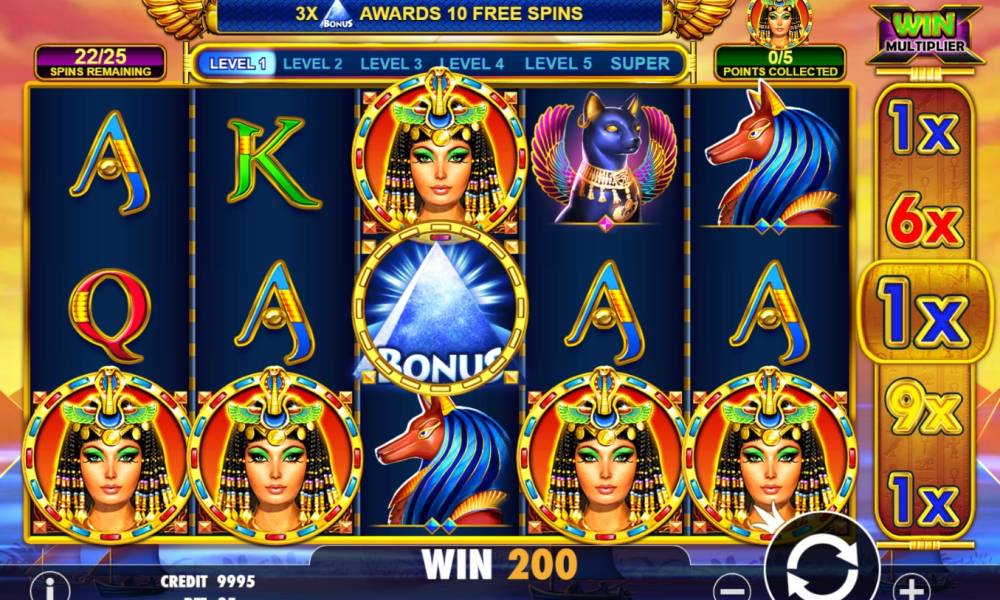Screen dimensions: 1000x600
Task: Spin the reels with the circular arrows button
Action: click(x=822, y=567)
